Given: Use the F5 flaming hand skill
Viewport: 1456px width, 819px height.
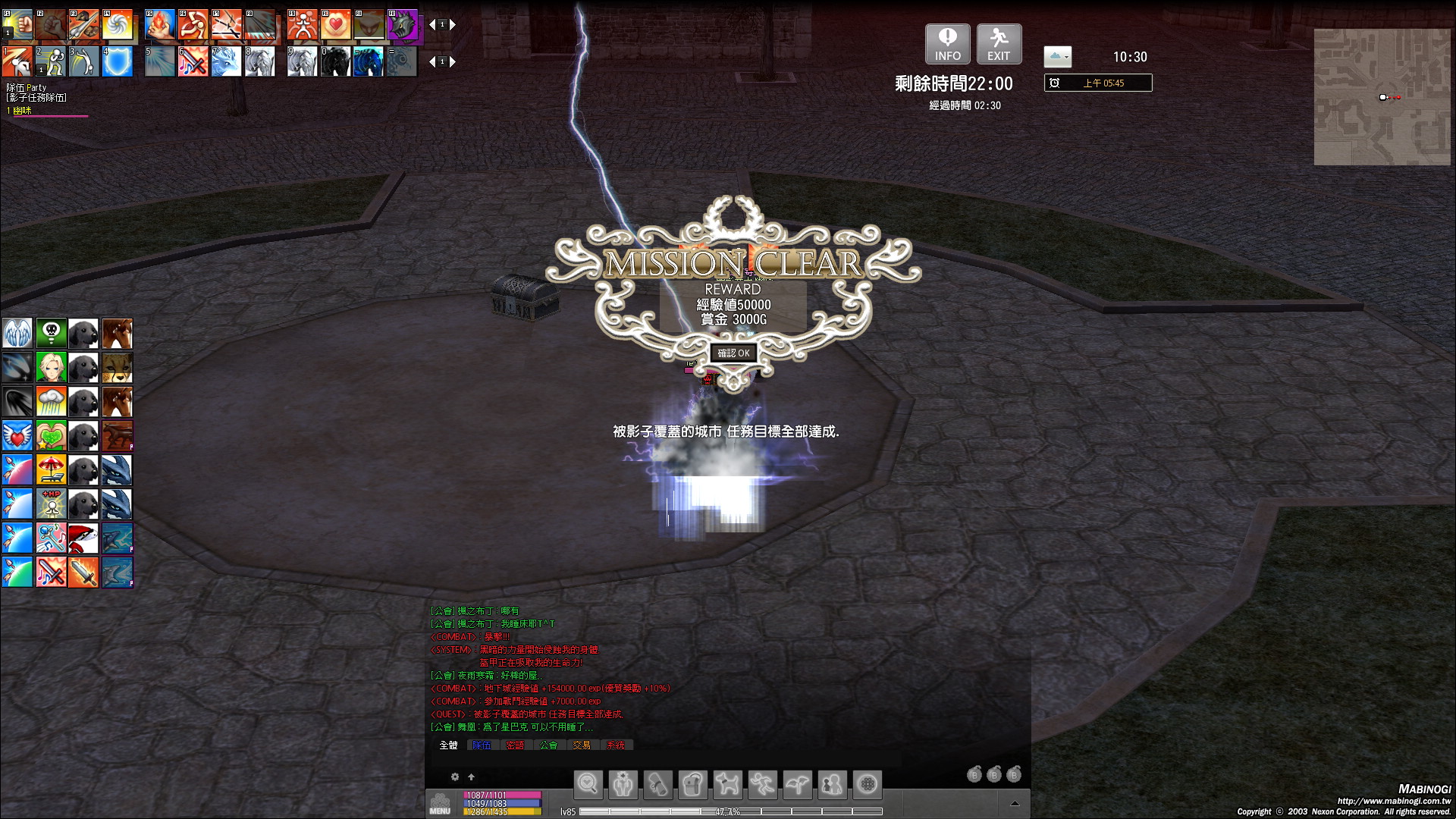Looking at the screenshot, I should point(160,25).
